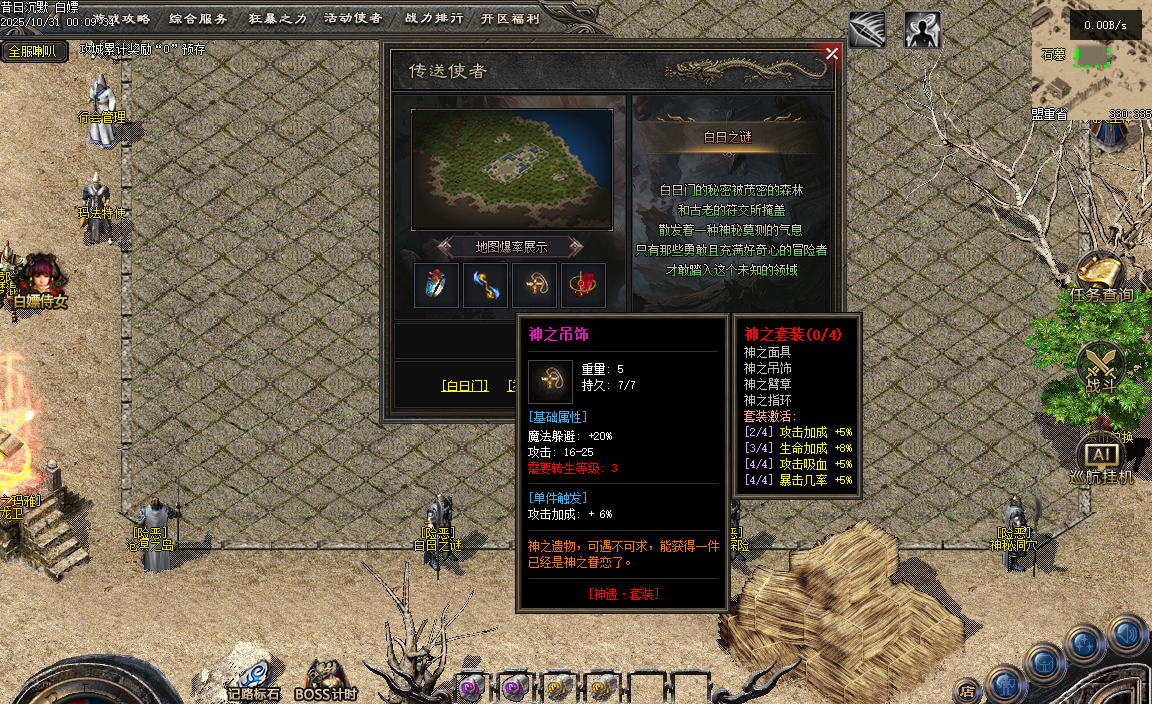
Task: Open the 活动使者 events menu
Action: tap(353, 18)
